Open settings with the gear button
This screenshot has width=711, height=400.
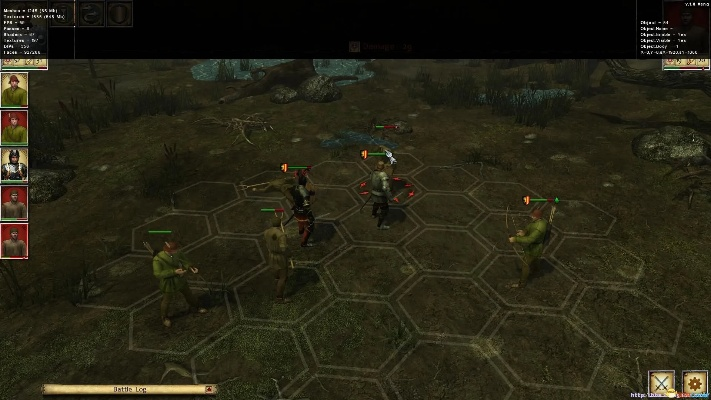pos(691,382)
